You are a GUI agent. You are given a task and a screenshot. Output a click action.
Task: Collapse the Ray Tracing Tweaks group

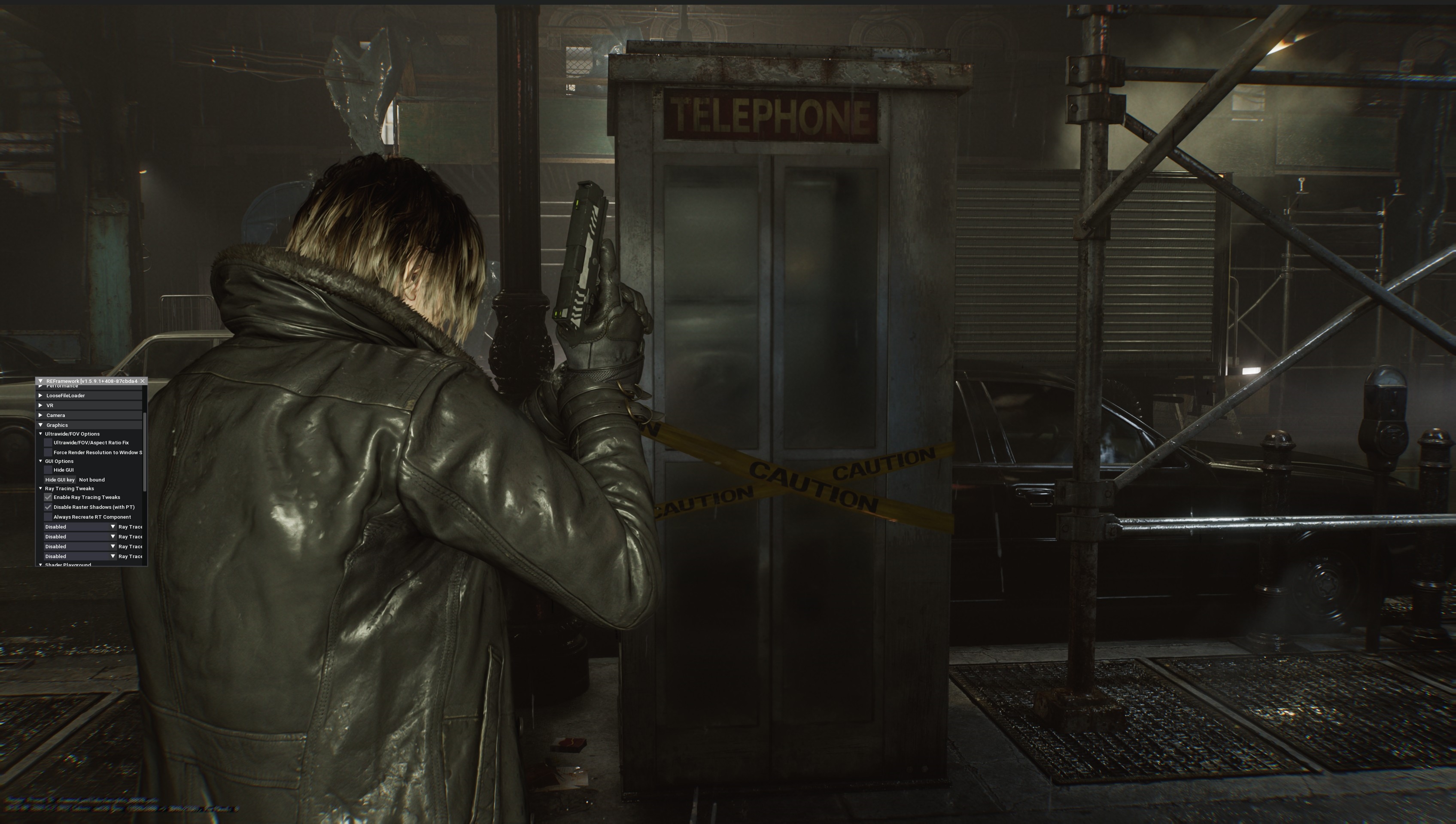coord(41,488)
